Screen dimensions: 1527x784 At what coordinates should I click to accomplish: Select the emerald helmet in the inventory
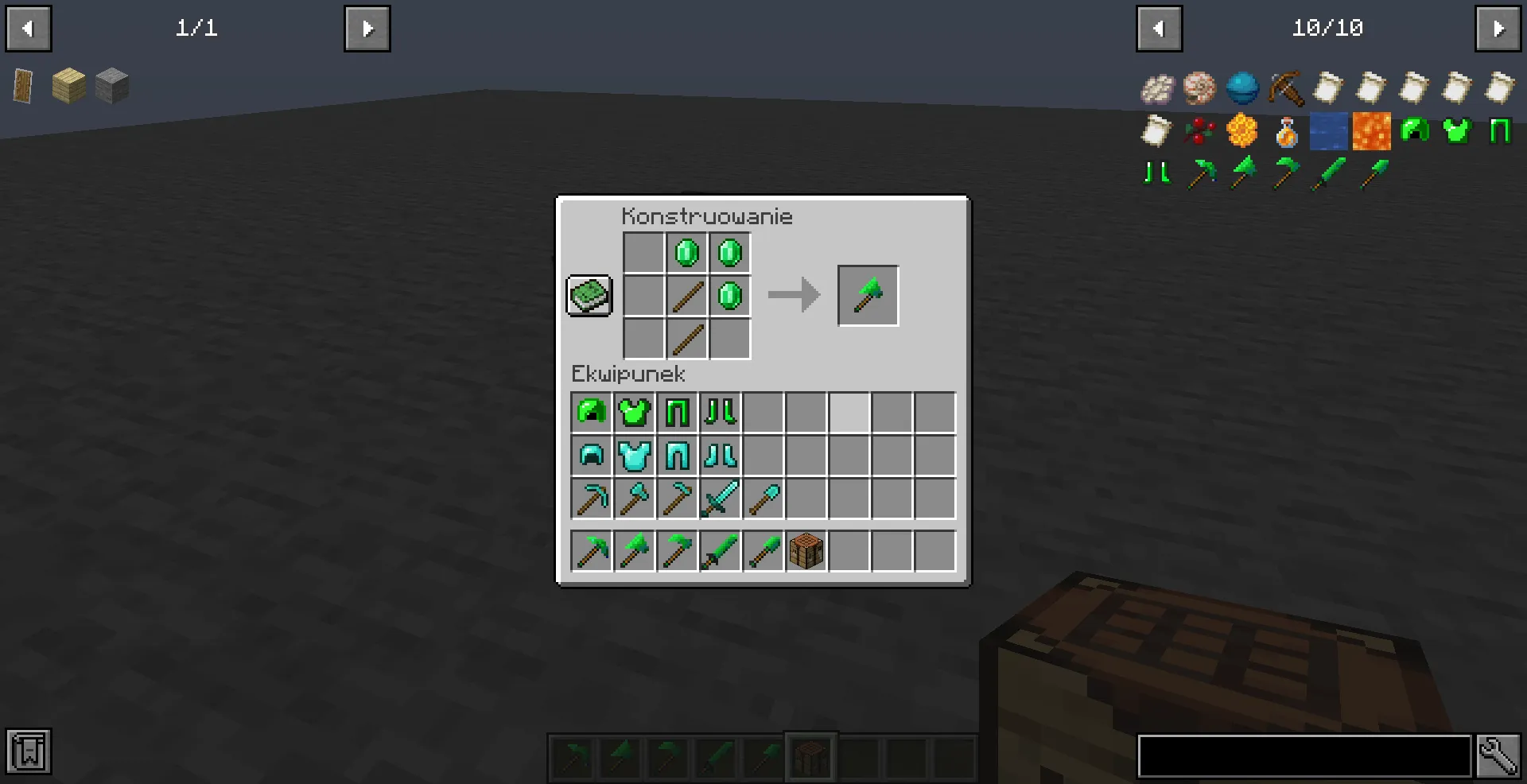(591, 412)
